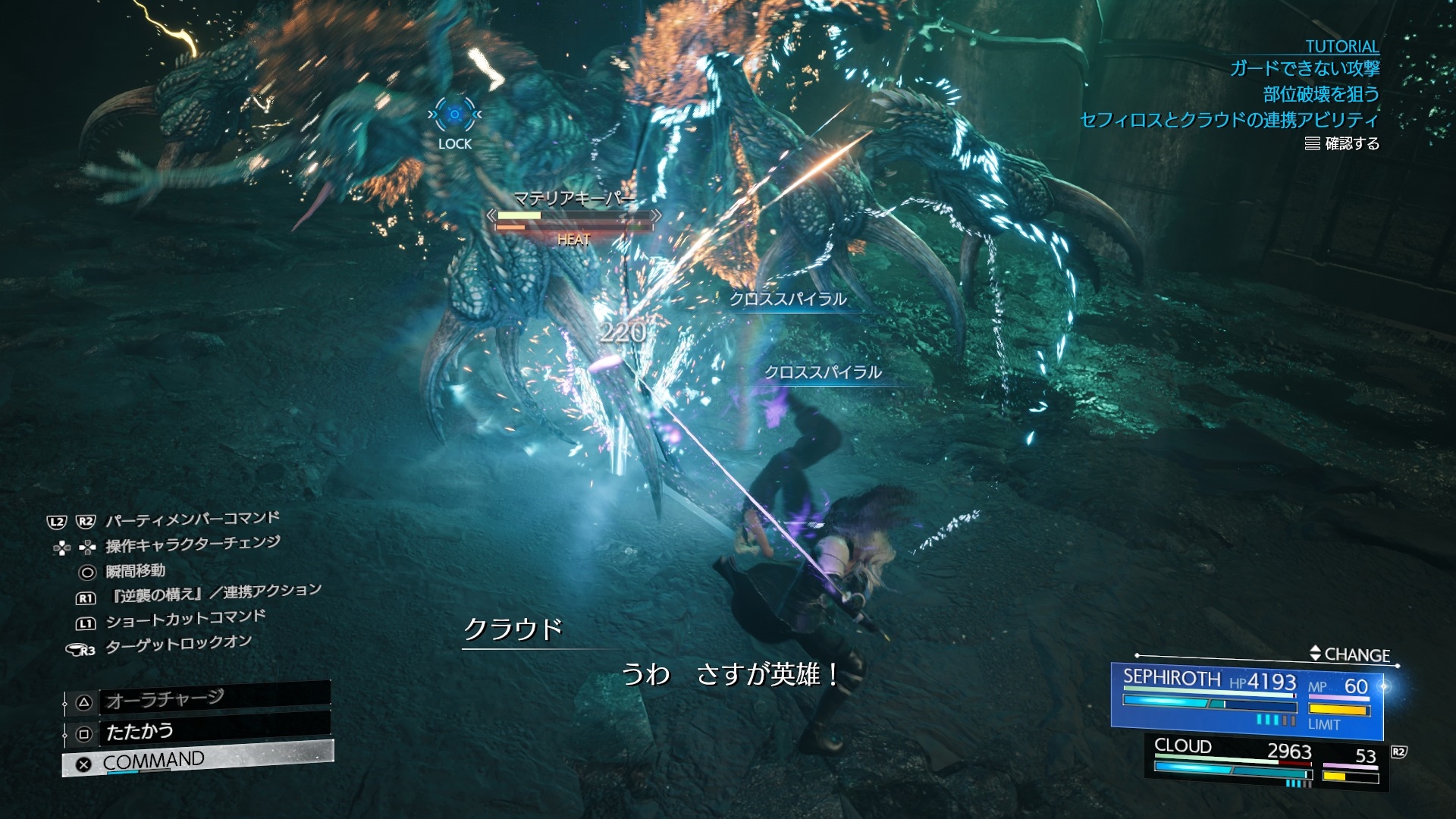Open the 部位破壊を狙う tutorial entry

click(x=1321, y=94)
